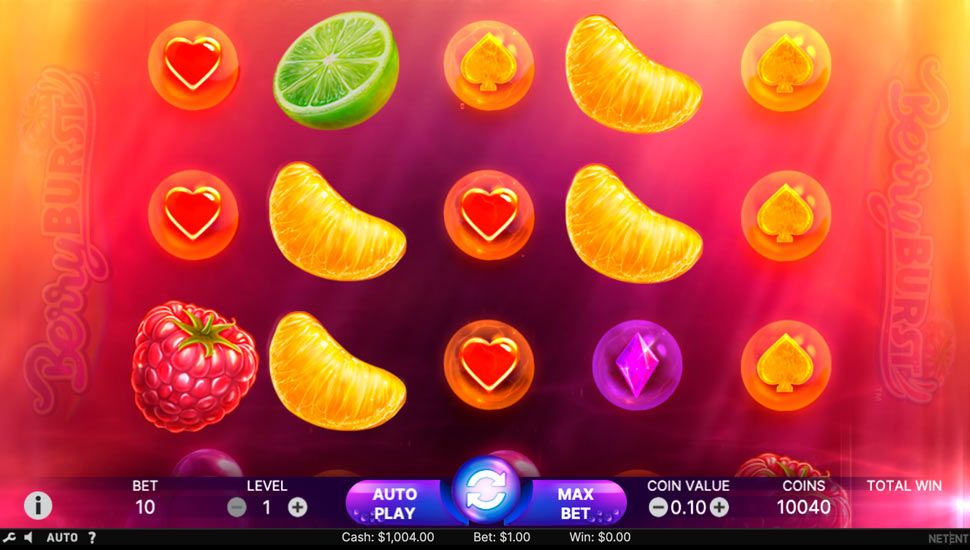
Task: Open the paytable info button
Action: pyautogui.click(x=38, y=505)
